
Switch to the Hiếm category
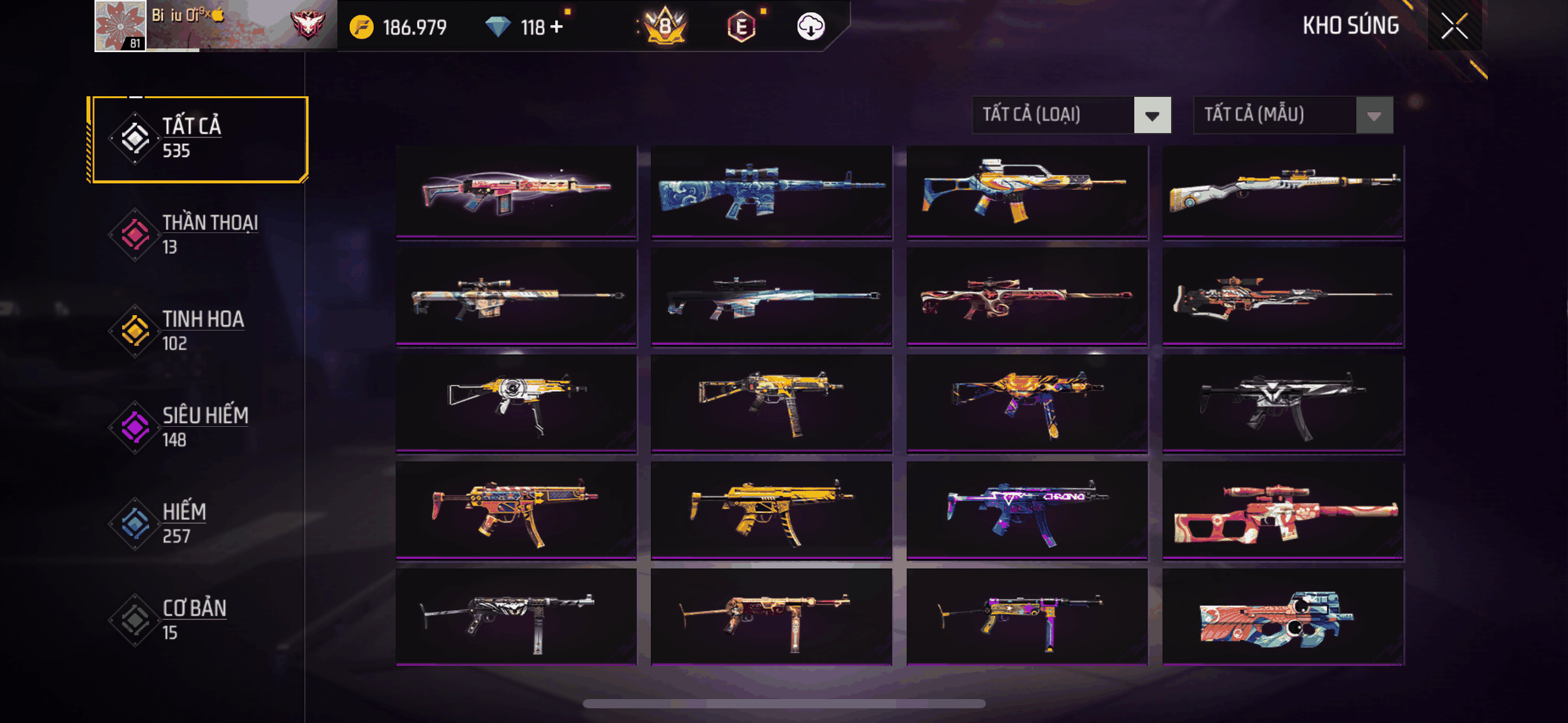pyautogui.click(x=199, y=523)
